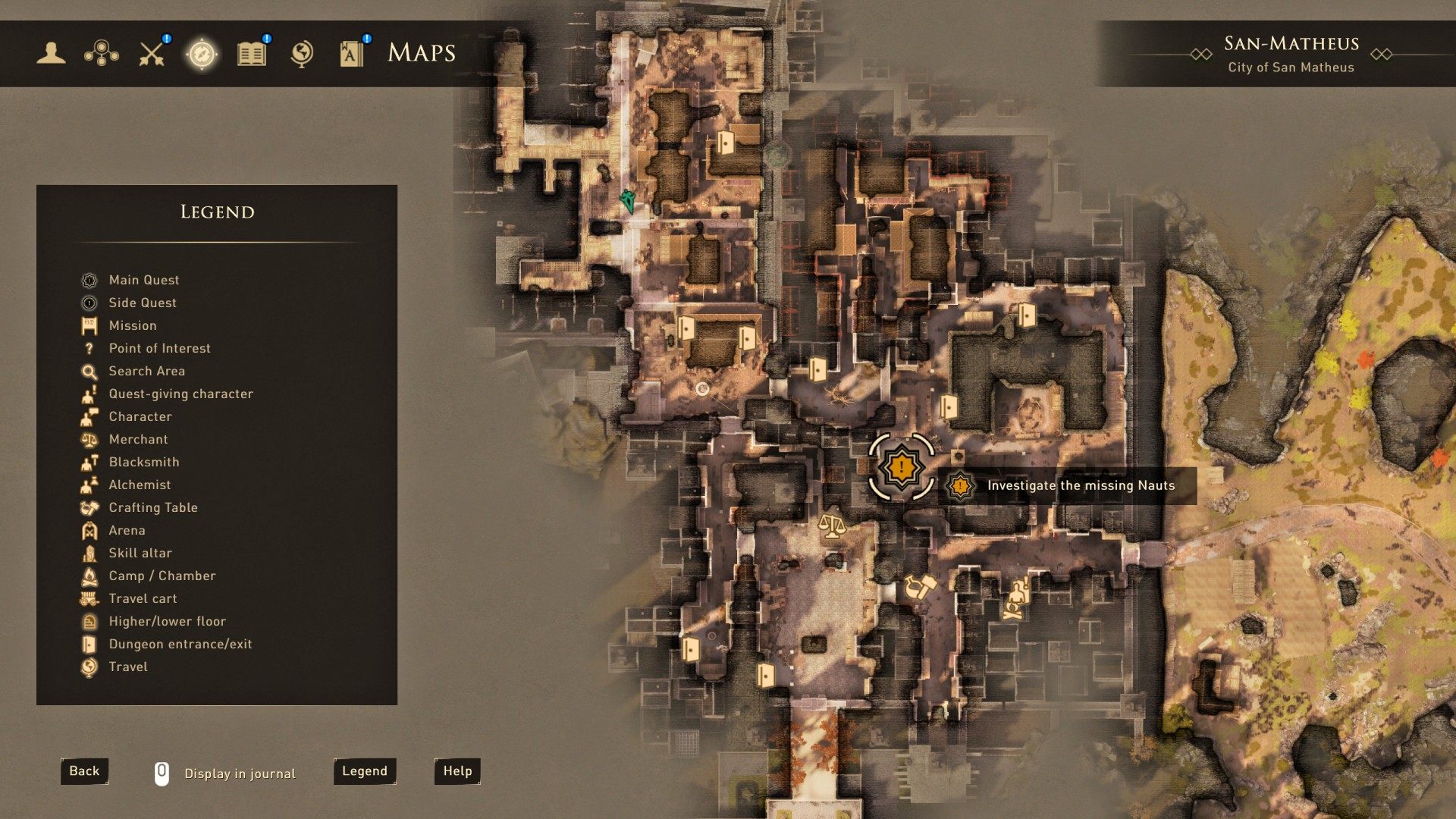
Task: Open the Help button
Action: click(x=457, y=771)
